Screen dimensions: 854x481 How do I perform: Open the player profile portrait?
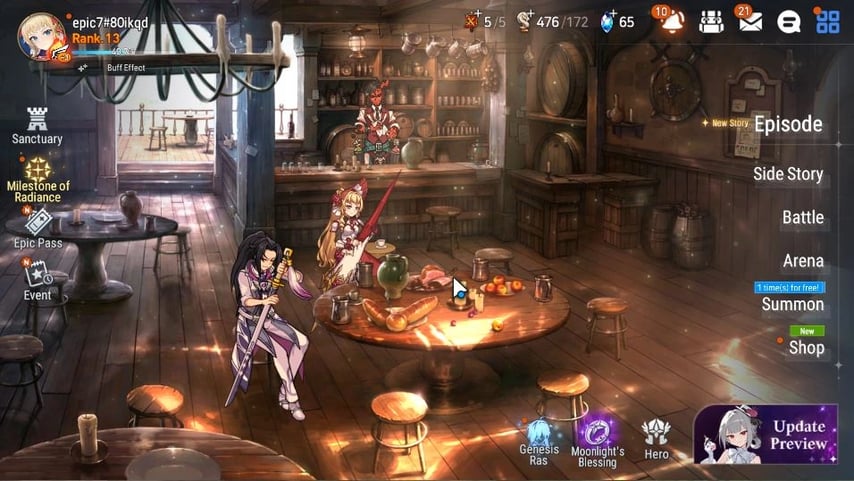pos(42,37)
